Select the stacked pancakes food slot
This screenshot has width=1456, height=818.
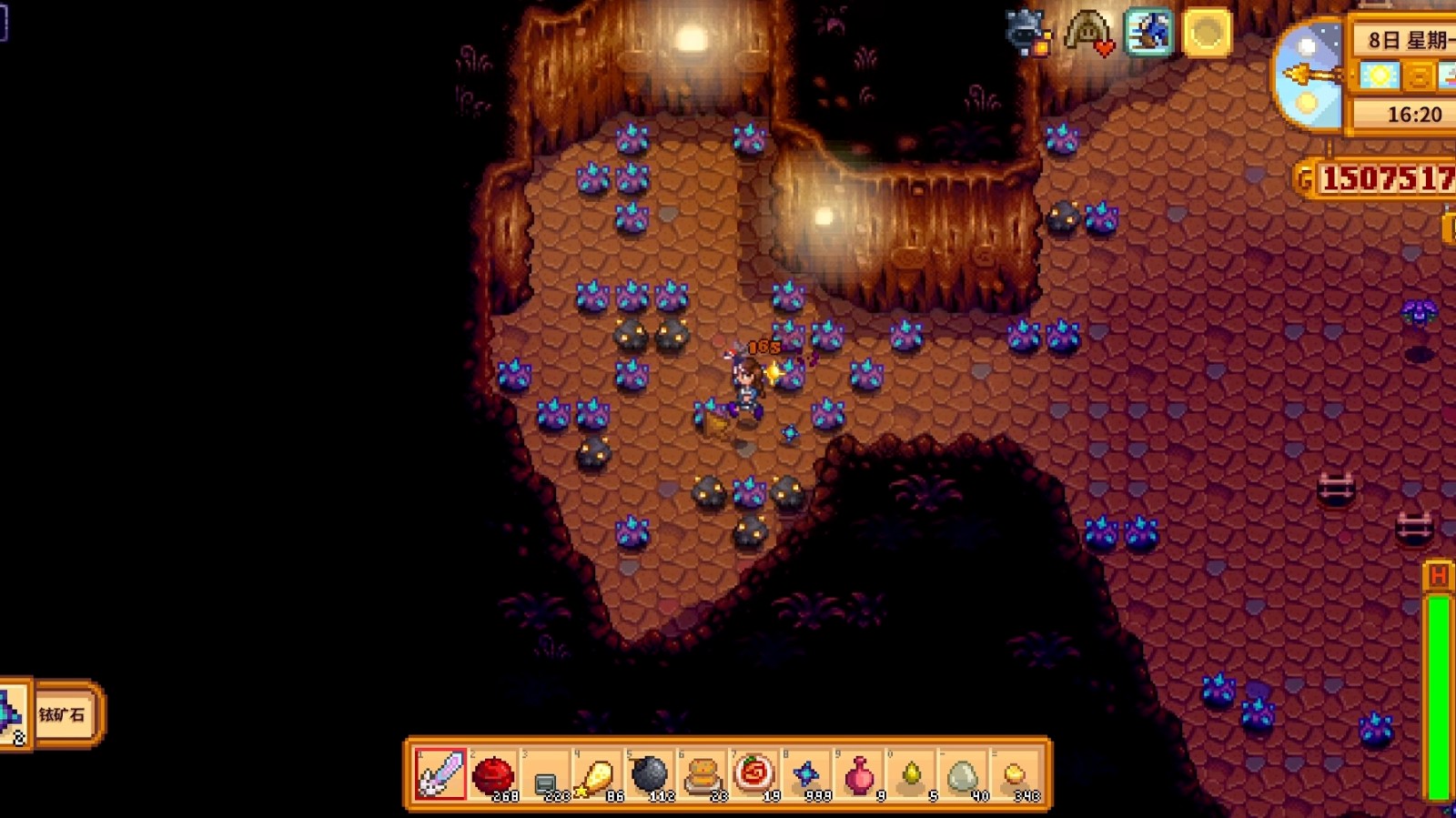point(702,774)
